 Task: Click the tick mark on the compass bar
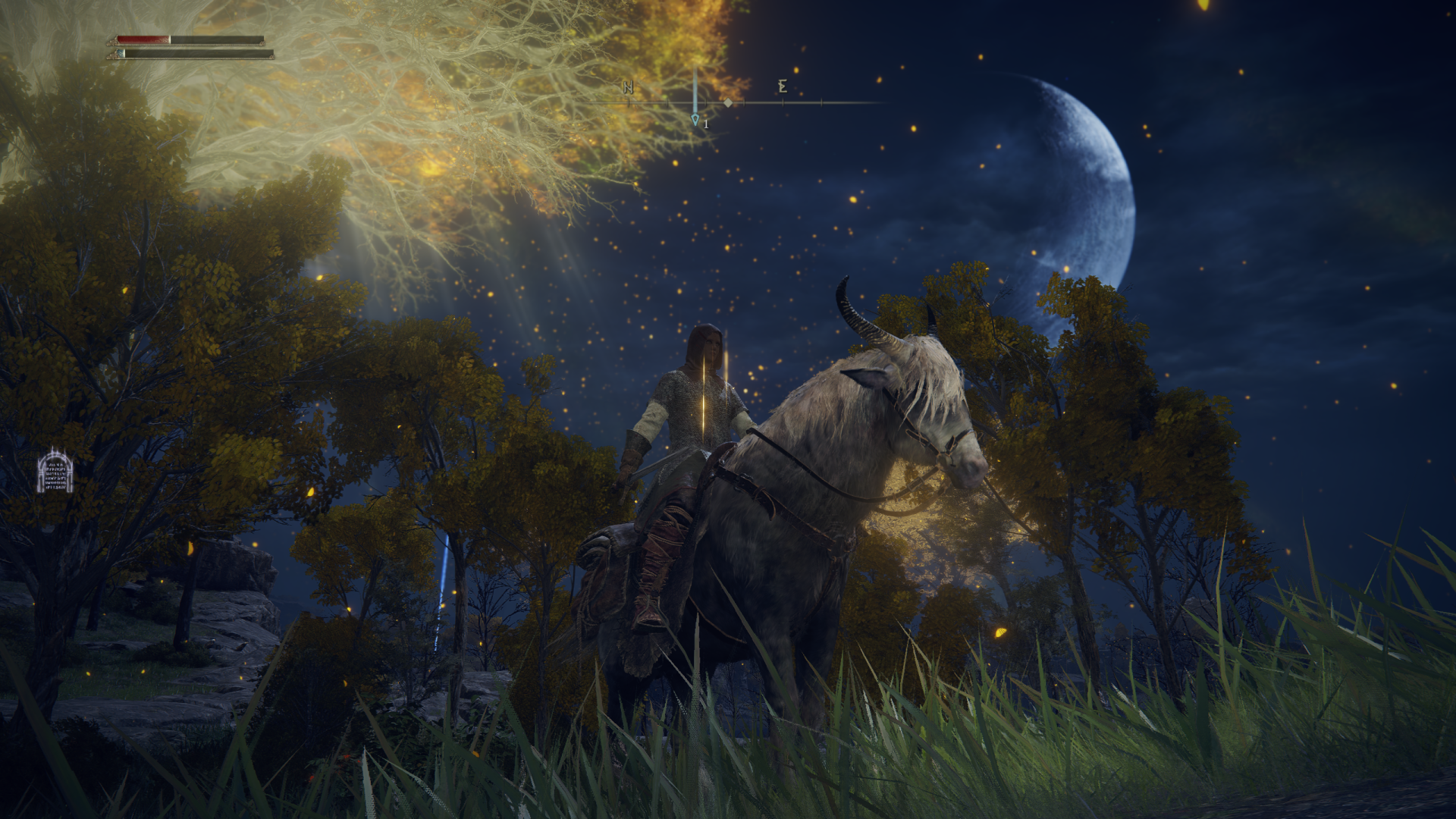pyautogui.click(x=821, y=101)
